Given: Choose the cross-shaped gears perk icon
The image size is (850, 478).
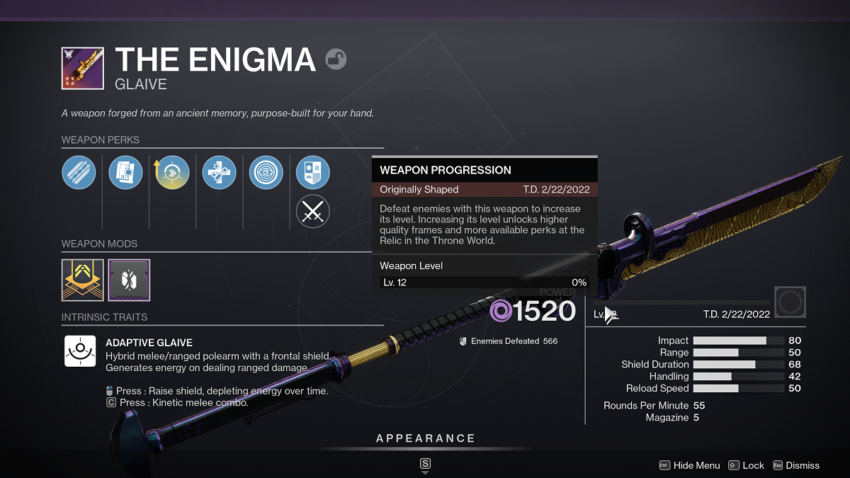Looking at the screenshot, I should pyautogui.click(x=218, y=173).
